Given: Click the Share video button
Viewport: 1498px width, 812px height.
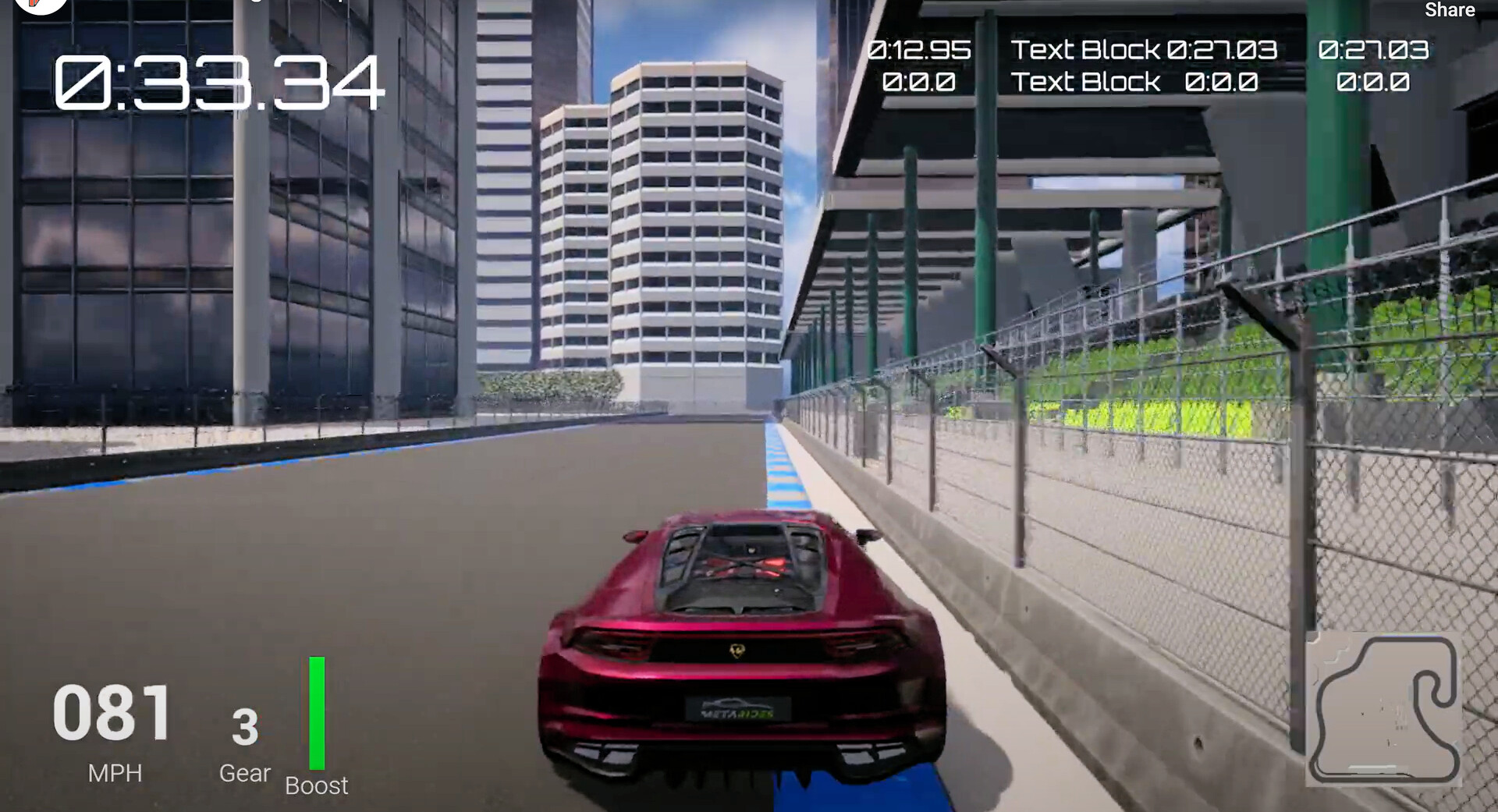Looking at the screenshot, I should coord(1449,10).
